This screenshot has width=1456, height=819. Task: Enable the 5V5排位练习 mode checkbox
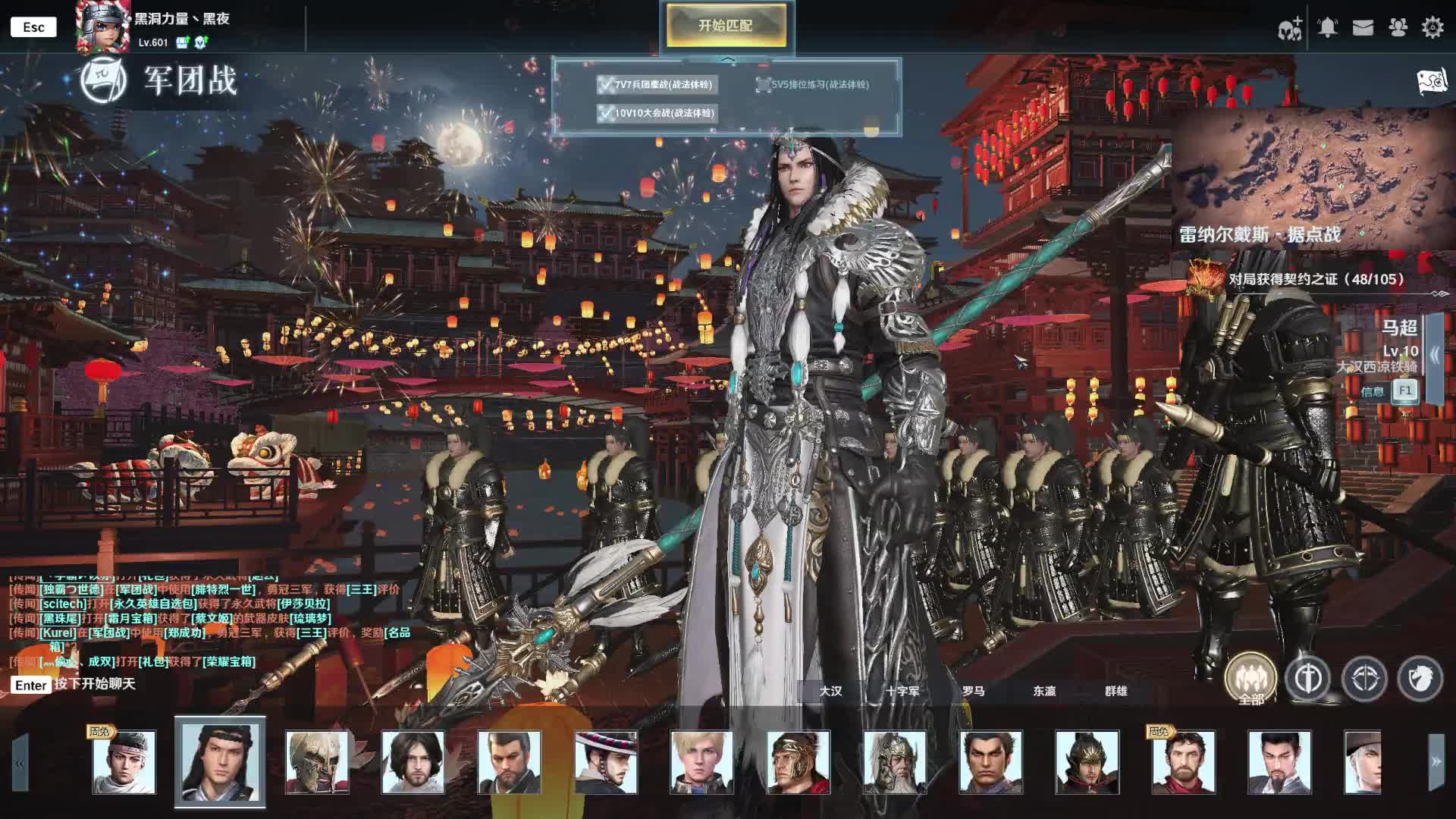[763, 85]
